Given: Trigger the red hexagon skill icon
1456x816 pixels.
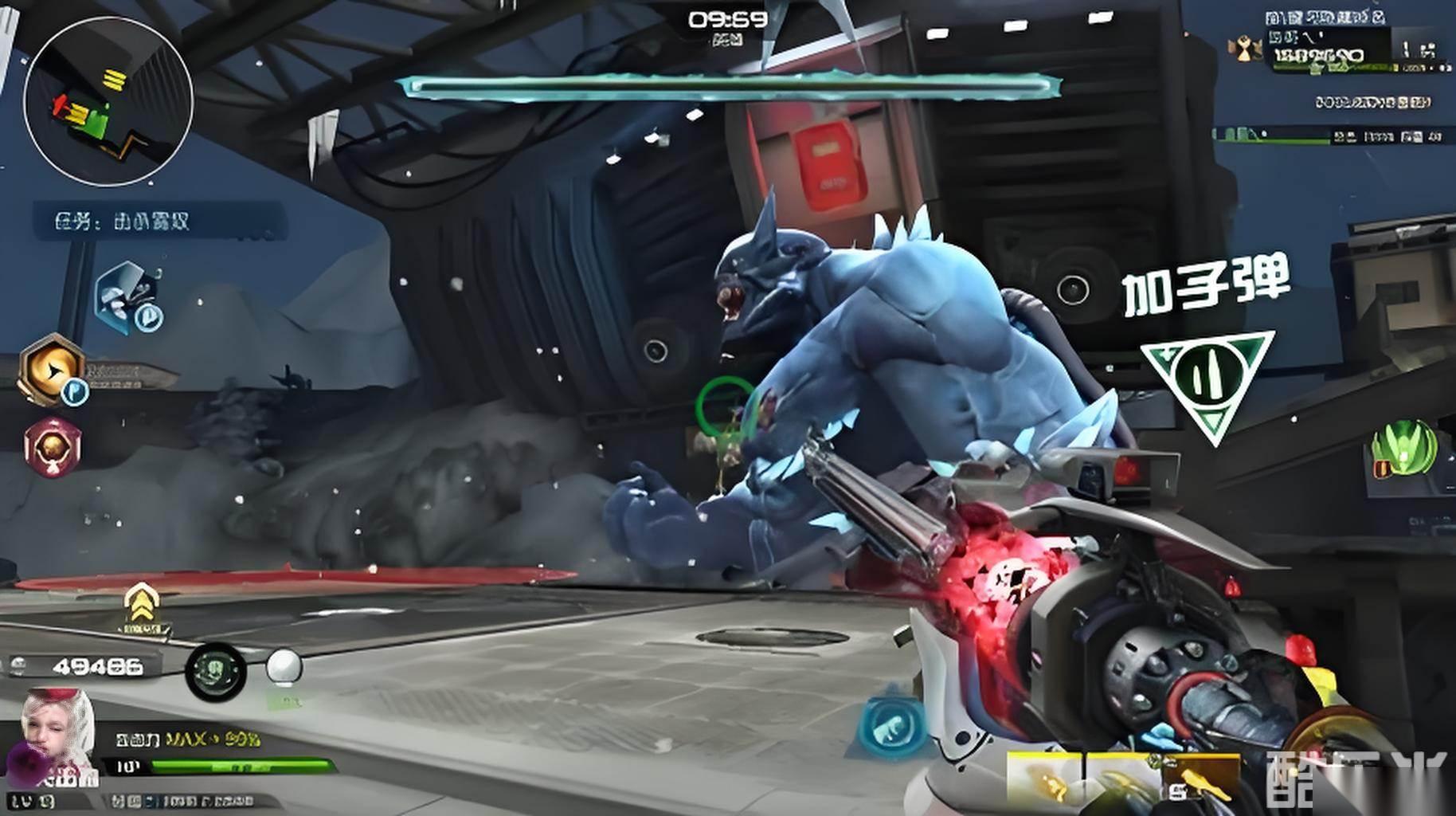Looking at the screenshot, I should coord(53,447).
